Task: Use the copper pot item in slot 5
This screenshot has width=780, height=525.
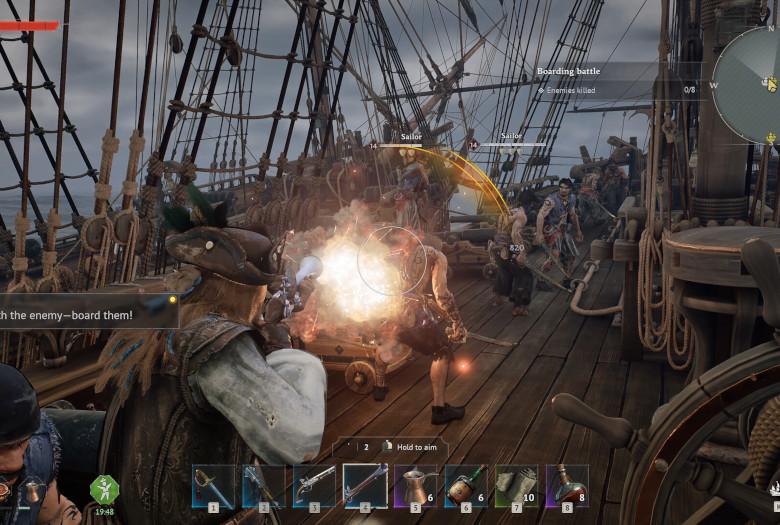Action: [x=415, y=486]
